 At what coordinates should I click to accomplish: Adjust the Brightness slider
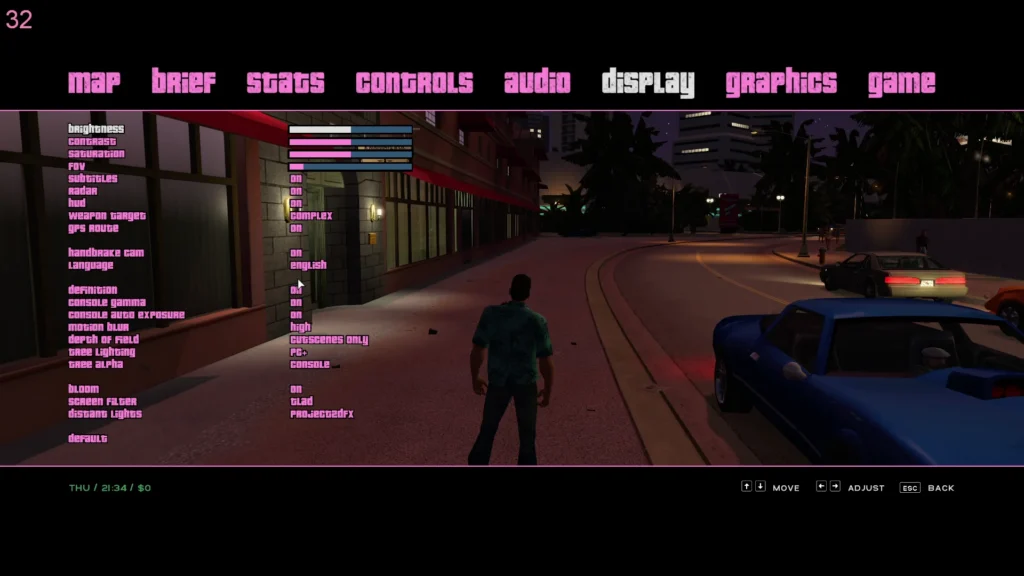pos(350,129)
